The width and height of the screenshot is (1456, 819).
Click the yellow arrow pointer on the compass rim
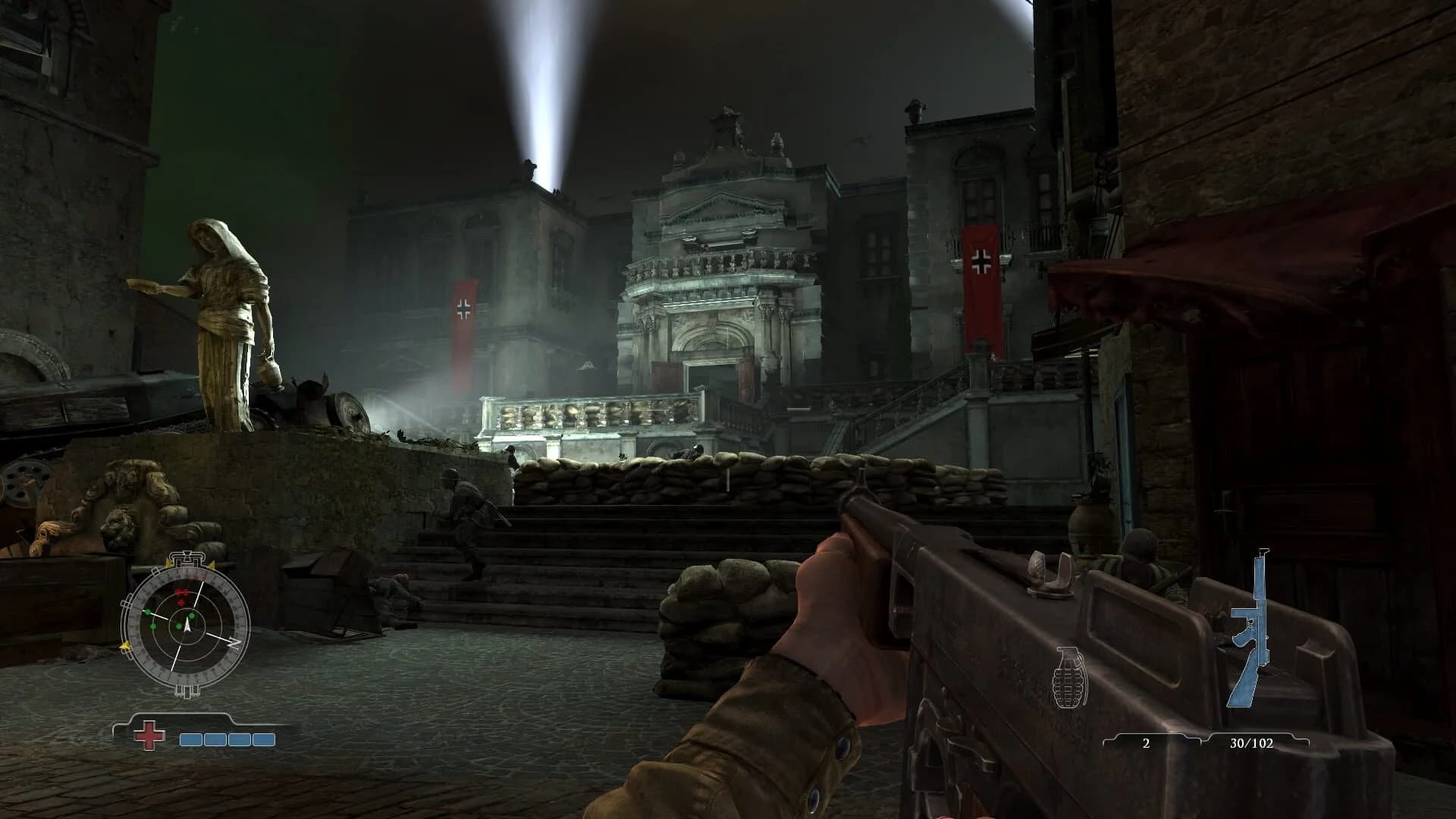click(125, 645)
